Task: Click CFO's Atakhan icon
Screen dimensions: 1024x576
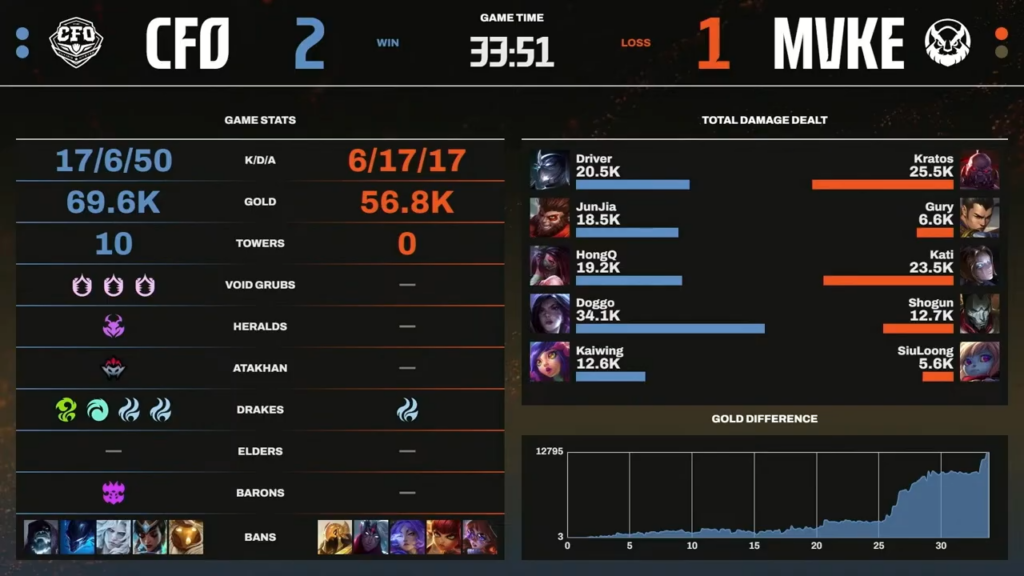Action: tap(113, 368)
